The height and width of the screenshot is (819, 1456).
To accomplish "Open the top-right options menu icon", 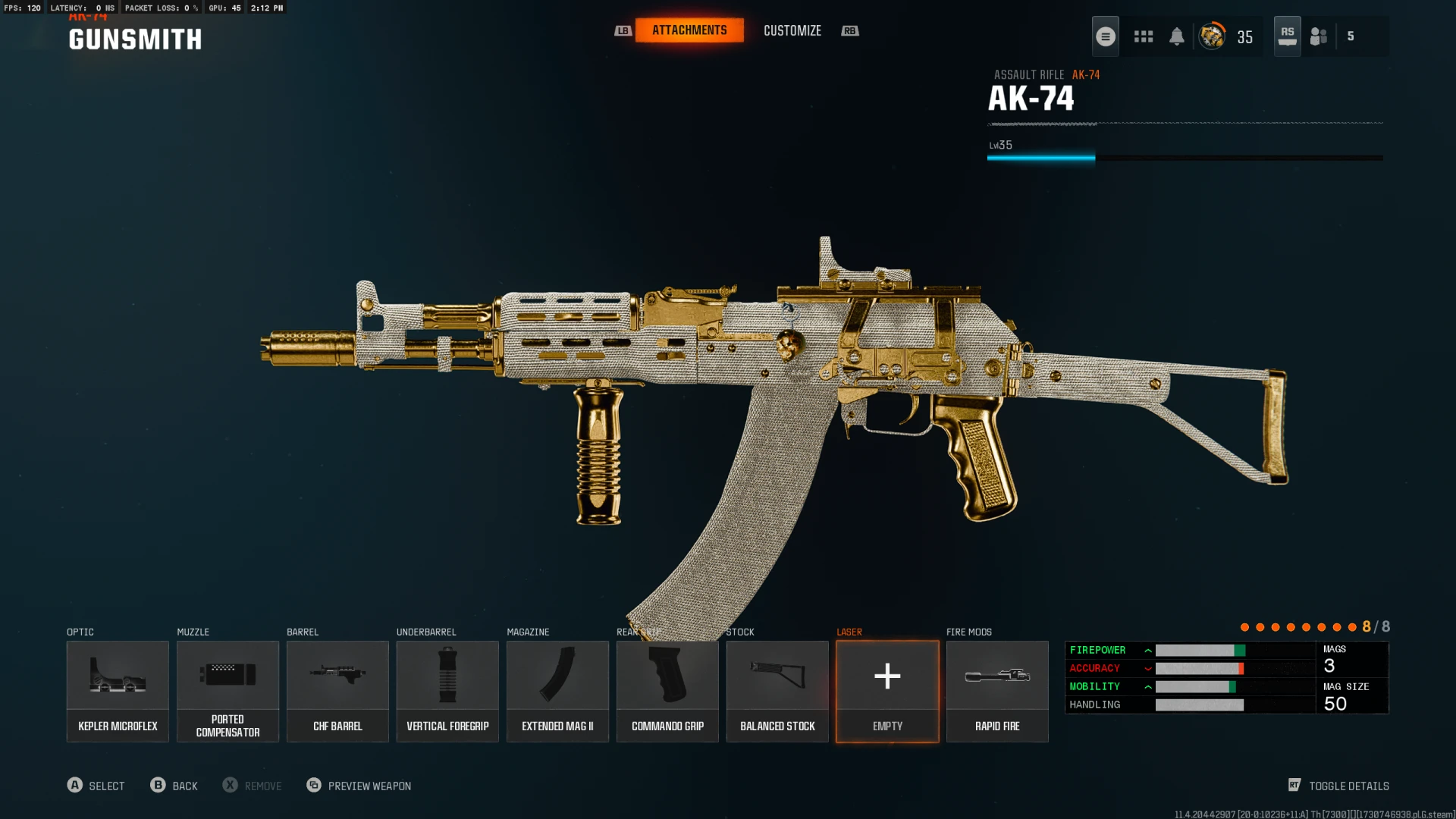I will (1106, 36).
